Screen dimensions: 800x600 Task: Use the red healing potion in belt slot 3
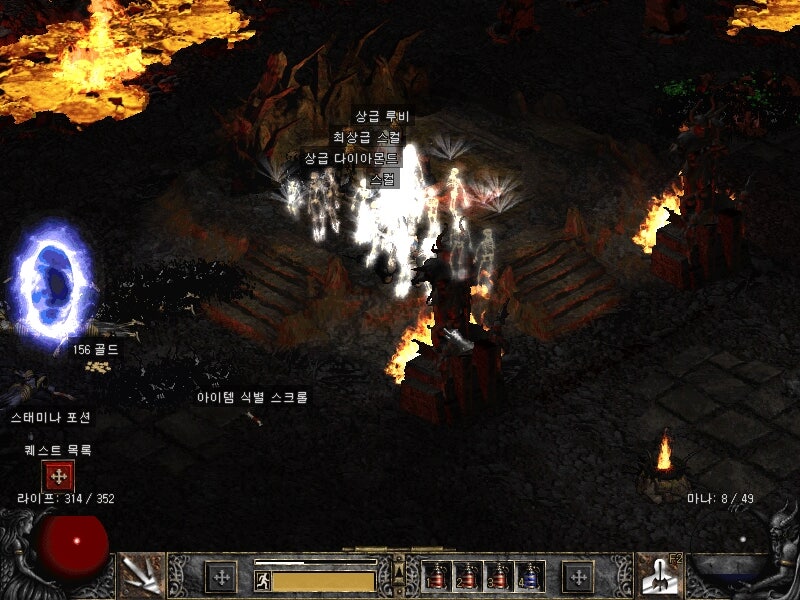(x=498, y=577)
